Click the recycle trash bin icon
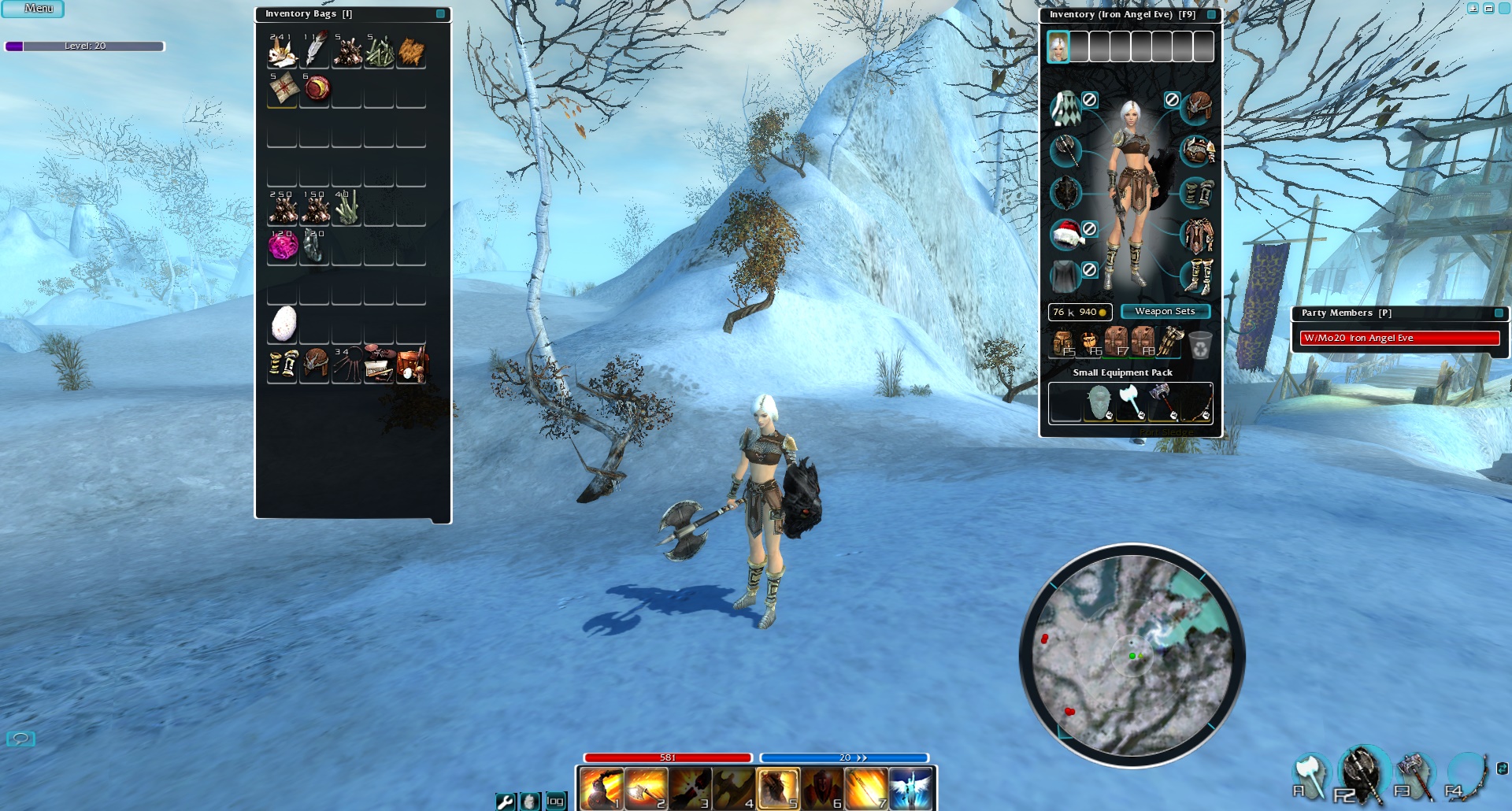Screen dimensions: 1512x811 (x=1199, y=344)
